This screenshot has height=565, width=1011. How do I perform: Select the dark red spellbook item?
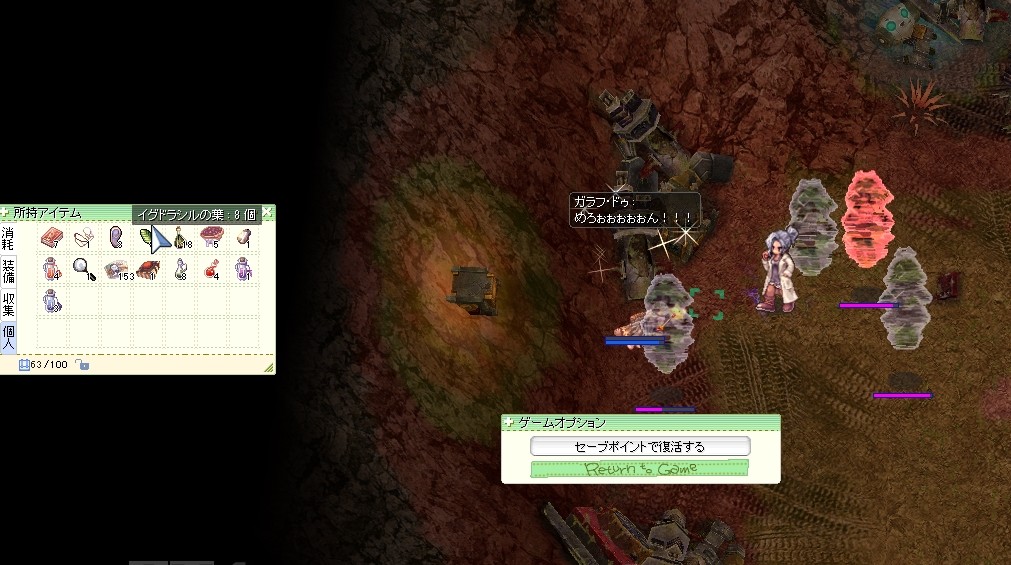pyautogui.click(x=148, y=269)
